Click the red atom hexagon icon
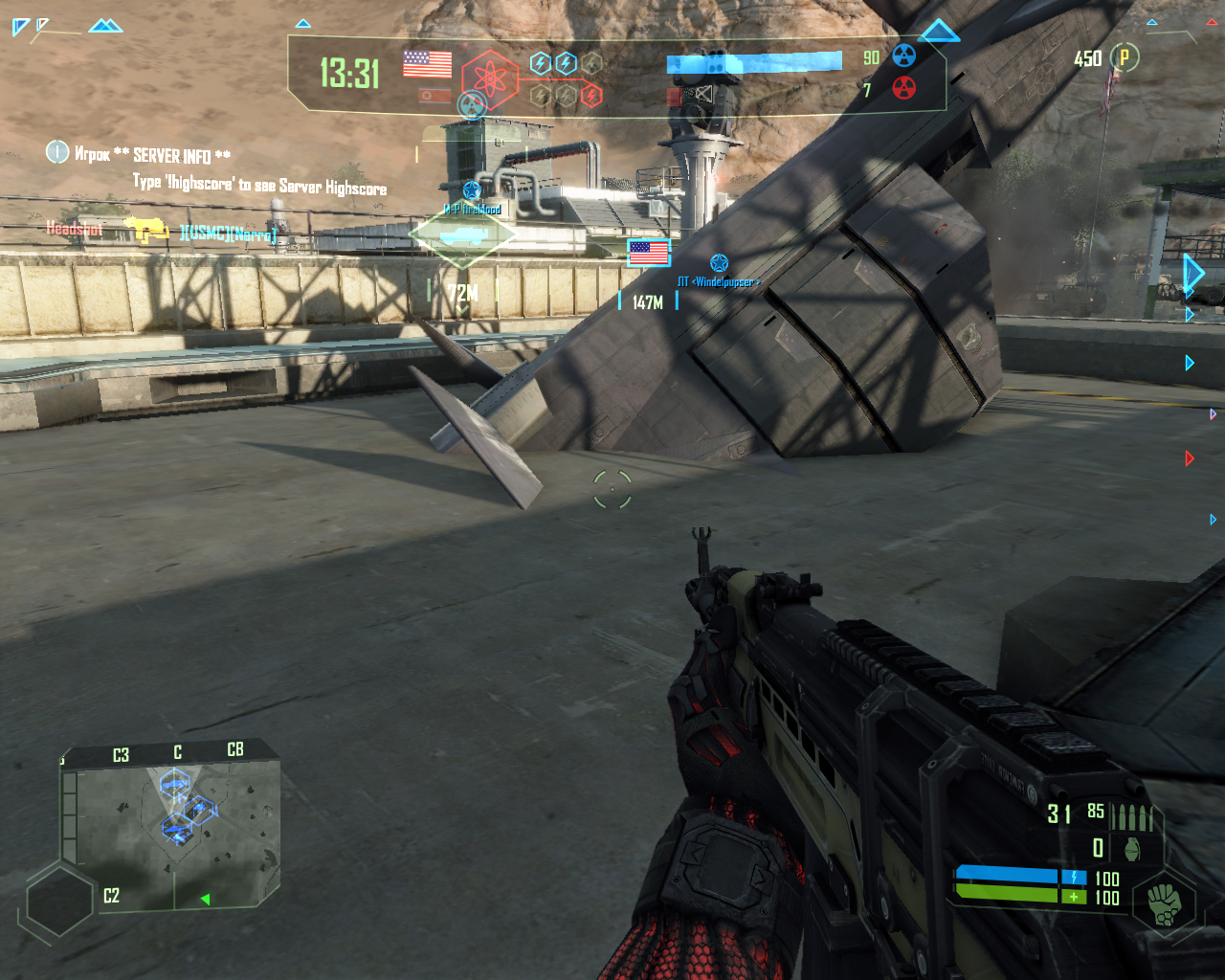 pos(489,78)
